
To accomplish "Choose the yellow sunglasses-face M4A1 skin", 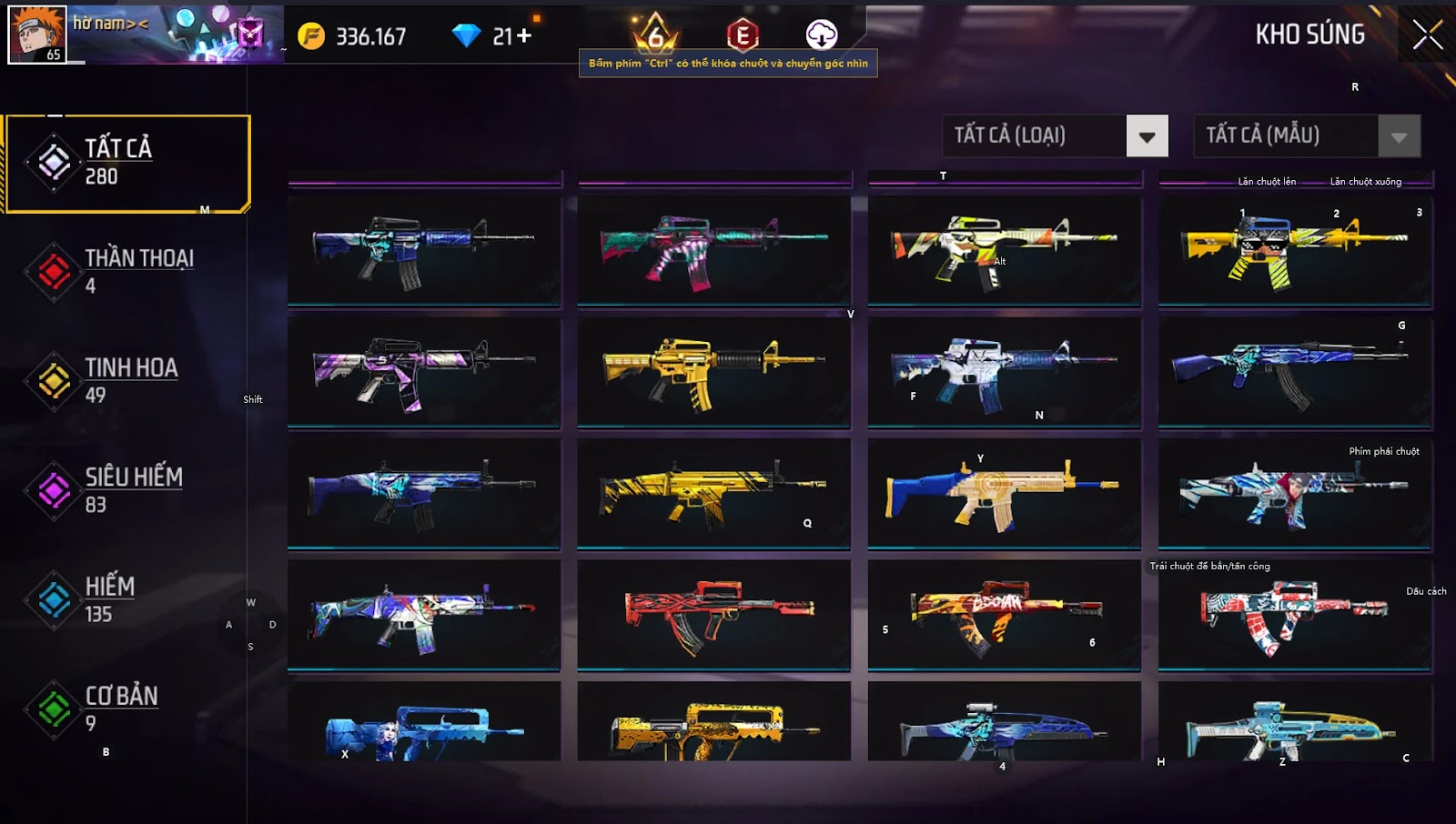I will coord(1294,249).
